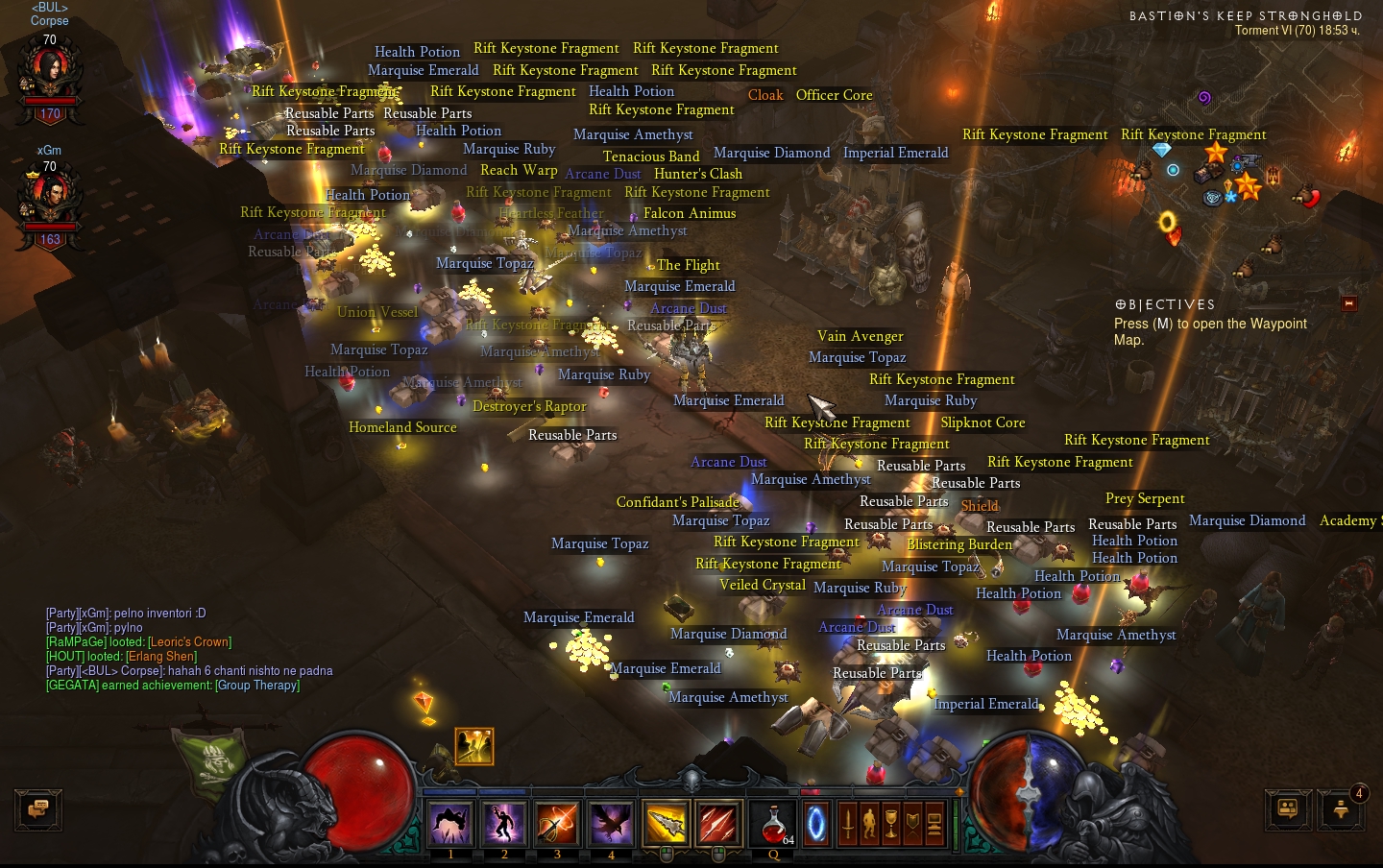
Task: Open the notifications button showing 4
Action: click(1342, 809)
